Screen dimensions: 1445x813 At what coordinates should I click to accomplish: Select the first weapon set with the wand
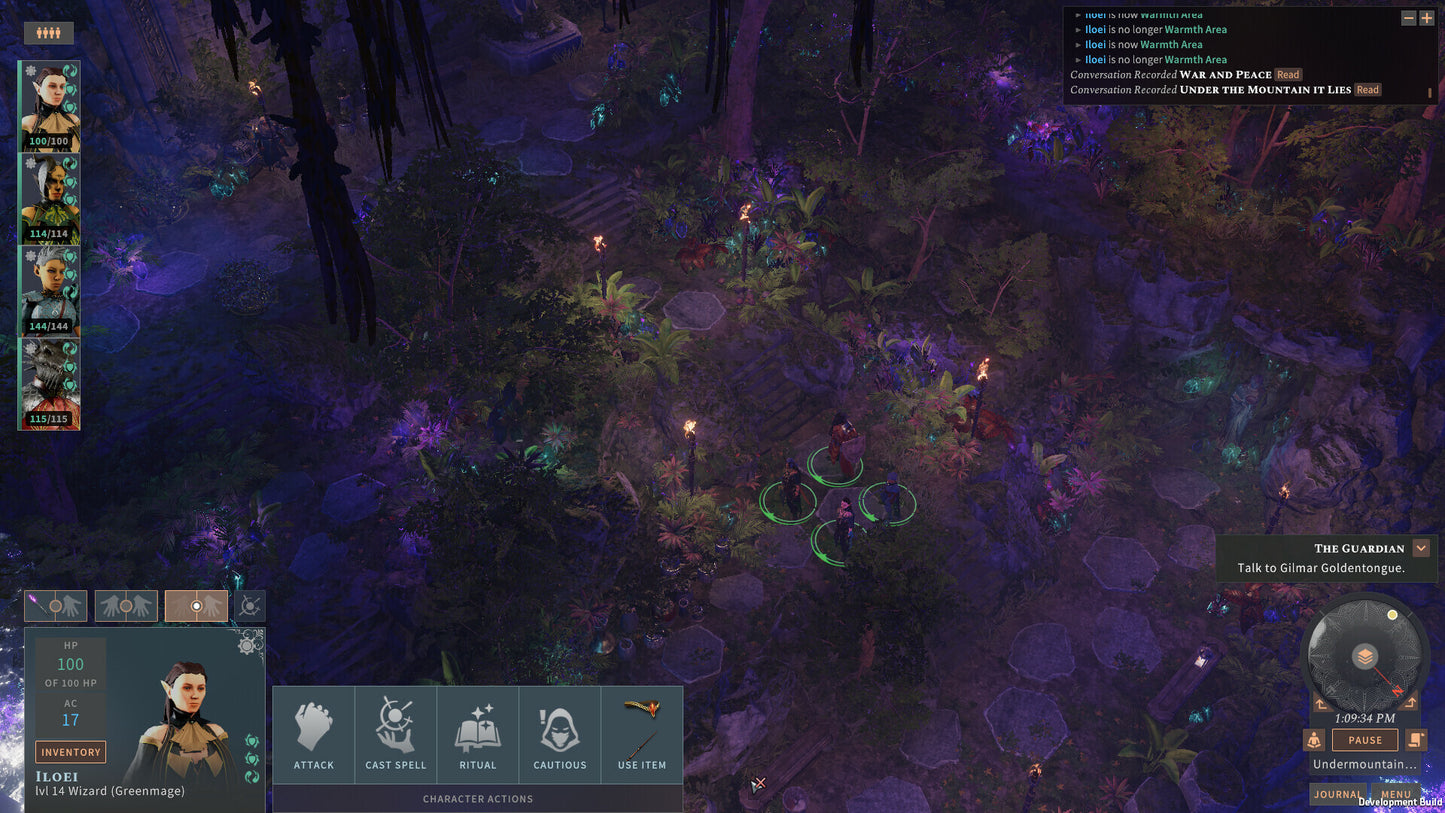[55, 605]
